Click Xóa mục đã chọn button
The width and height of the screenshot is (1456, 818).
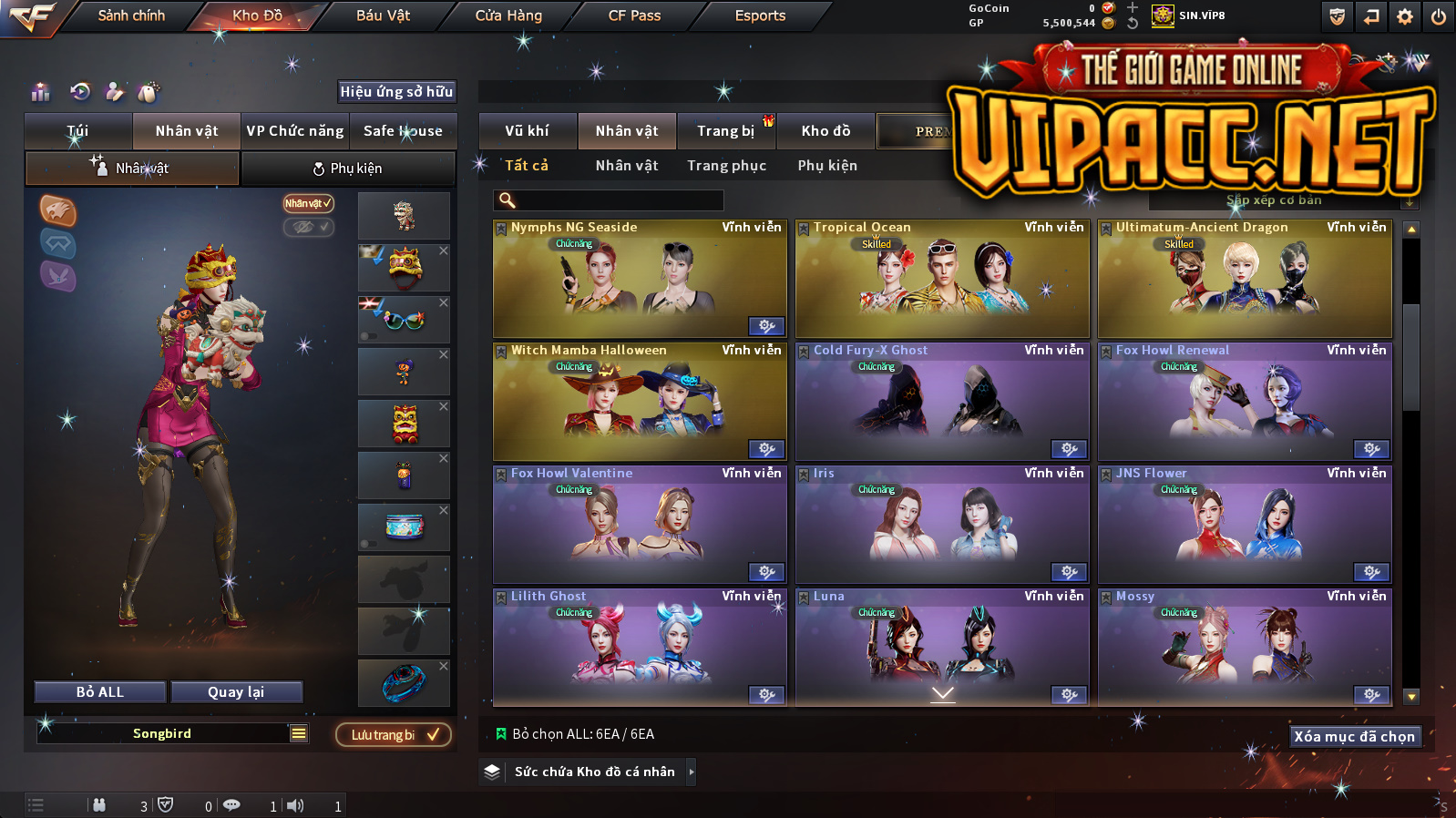(1355, 736)
